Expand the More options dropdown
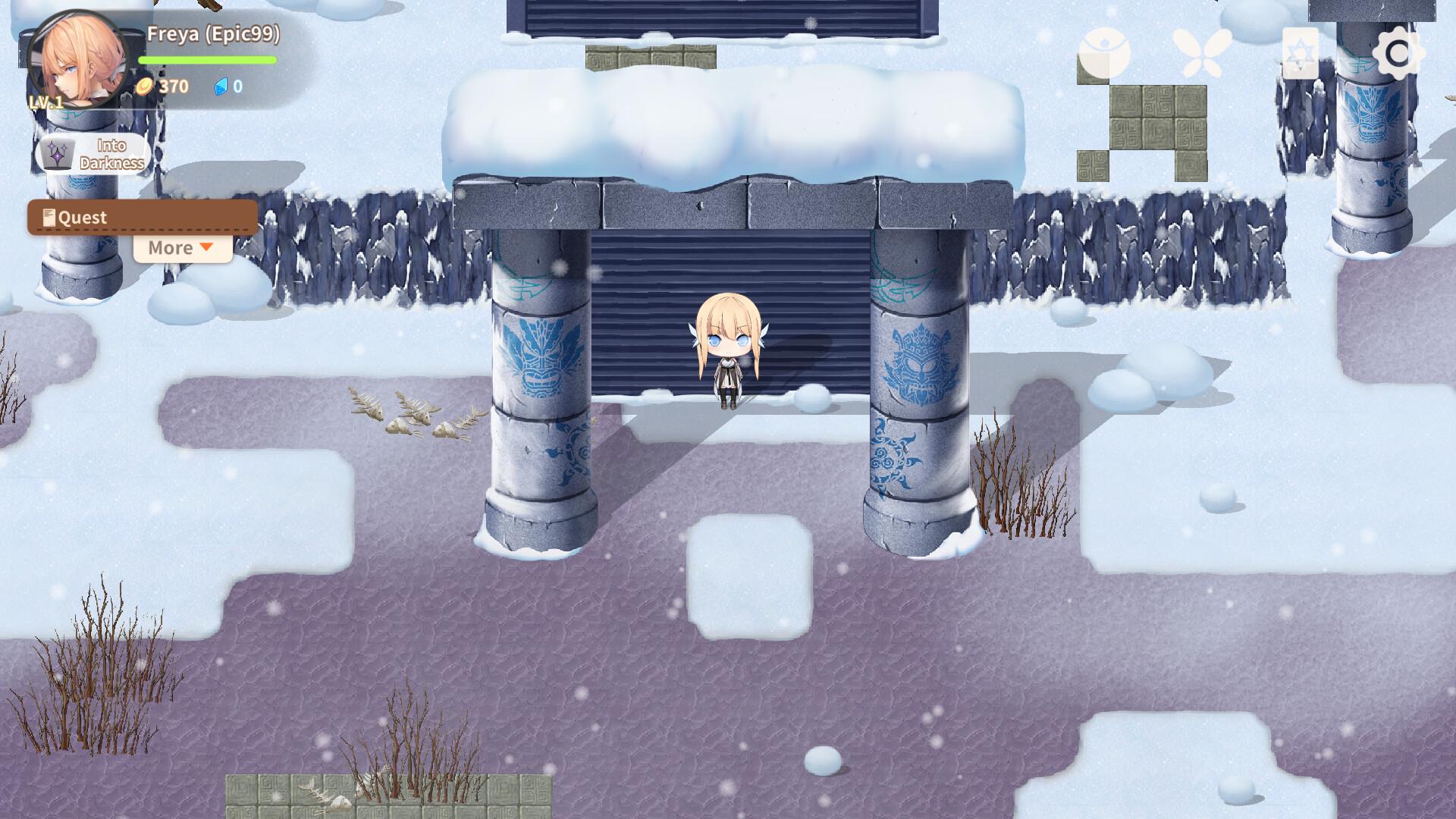Viewport: 1456px width, 819px height. tap(180, 247)
